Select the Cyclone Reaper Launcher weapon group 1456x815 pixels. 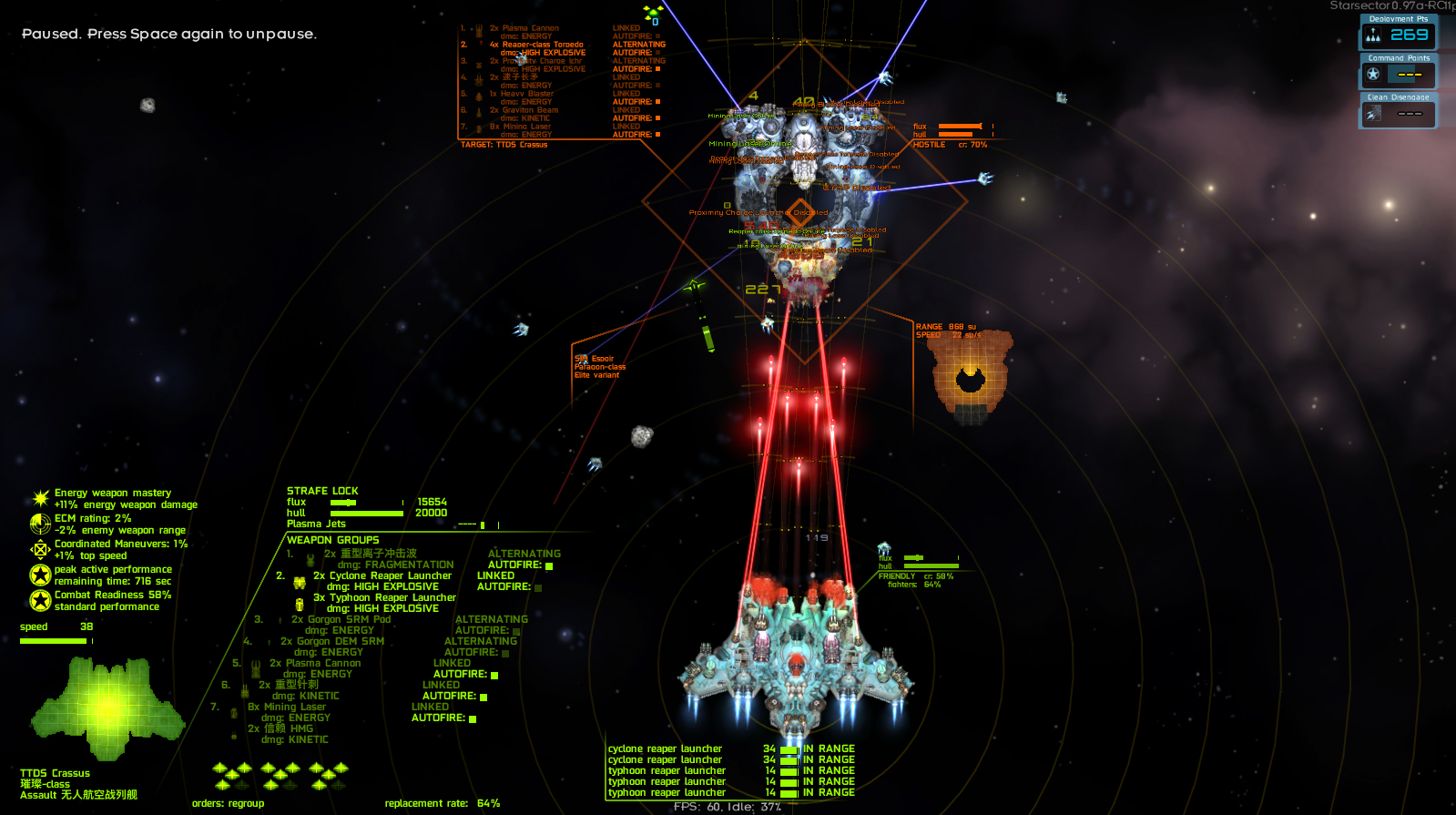(x=382, y=576)
